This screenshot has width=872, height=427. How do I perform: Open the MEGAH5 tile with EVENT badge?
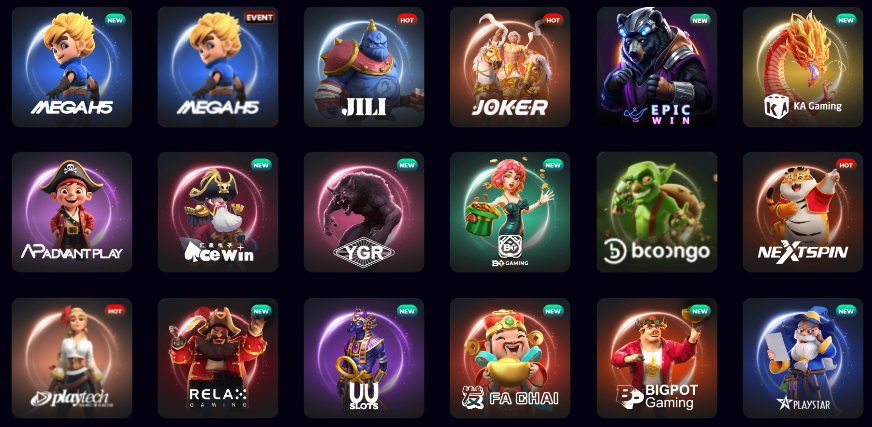pos(218,67)
